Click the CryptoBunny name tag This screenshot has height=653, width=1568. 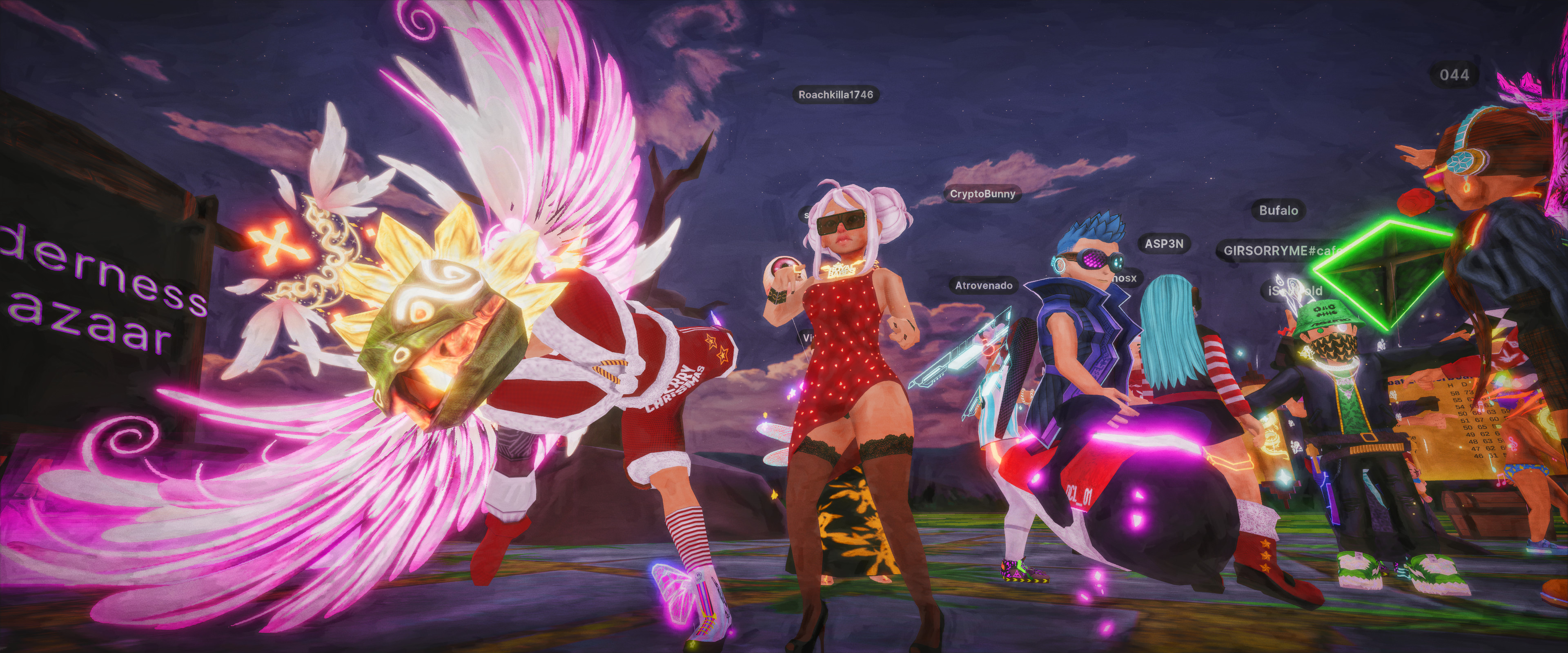(x=982, y=193)
